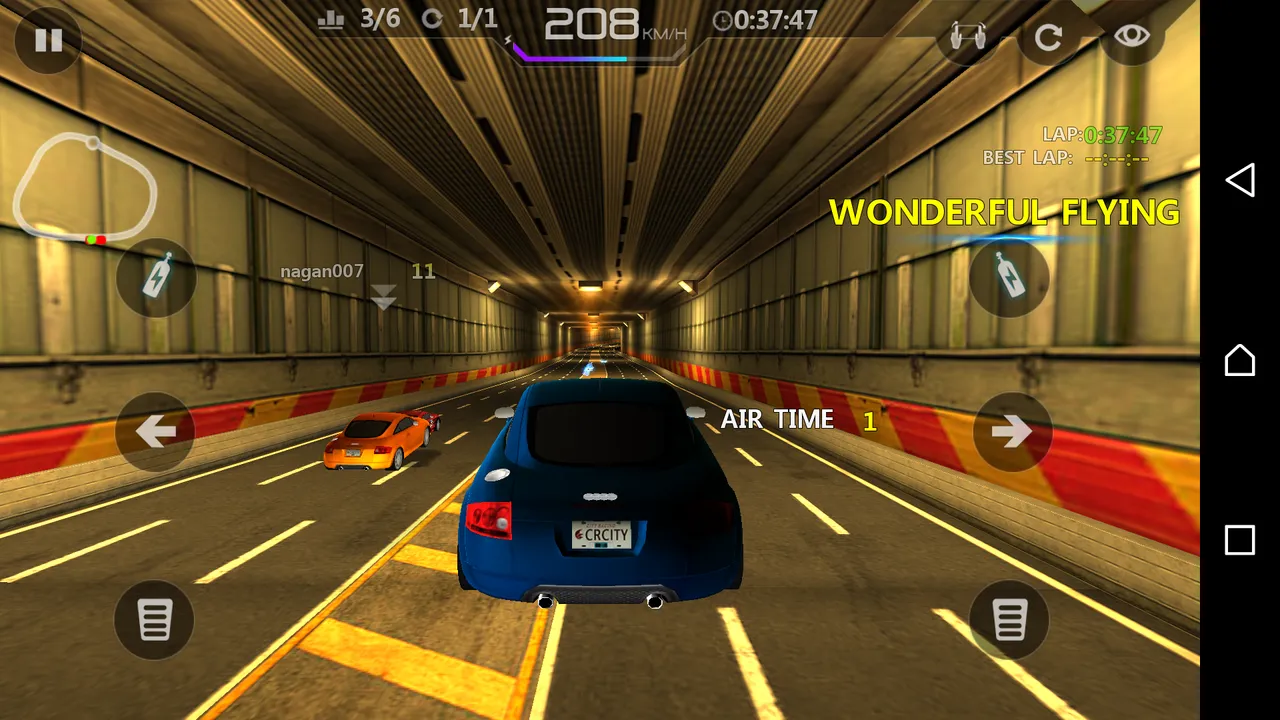Image resolution: width=1280 pixels, height=720 pixels.
Task: Reset the car with the circular arrow
Action: click(x=1048, y=38)
